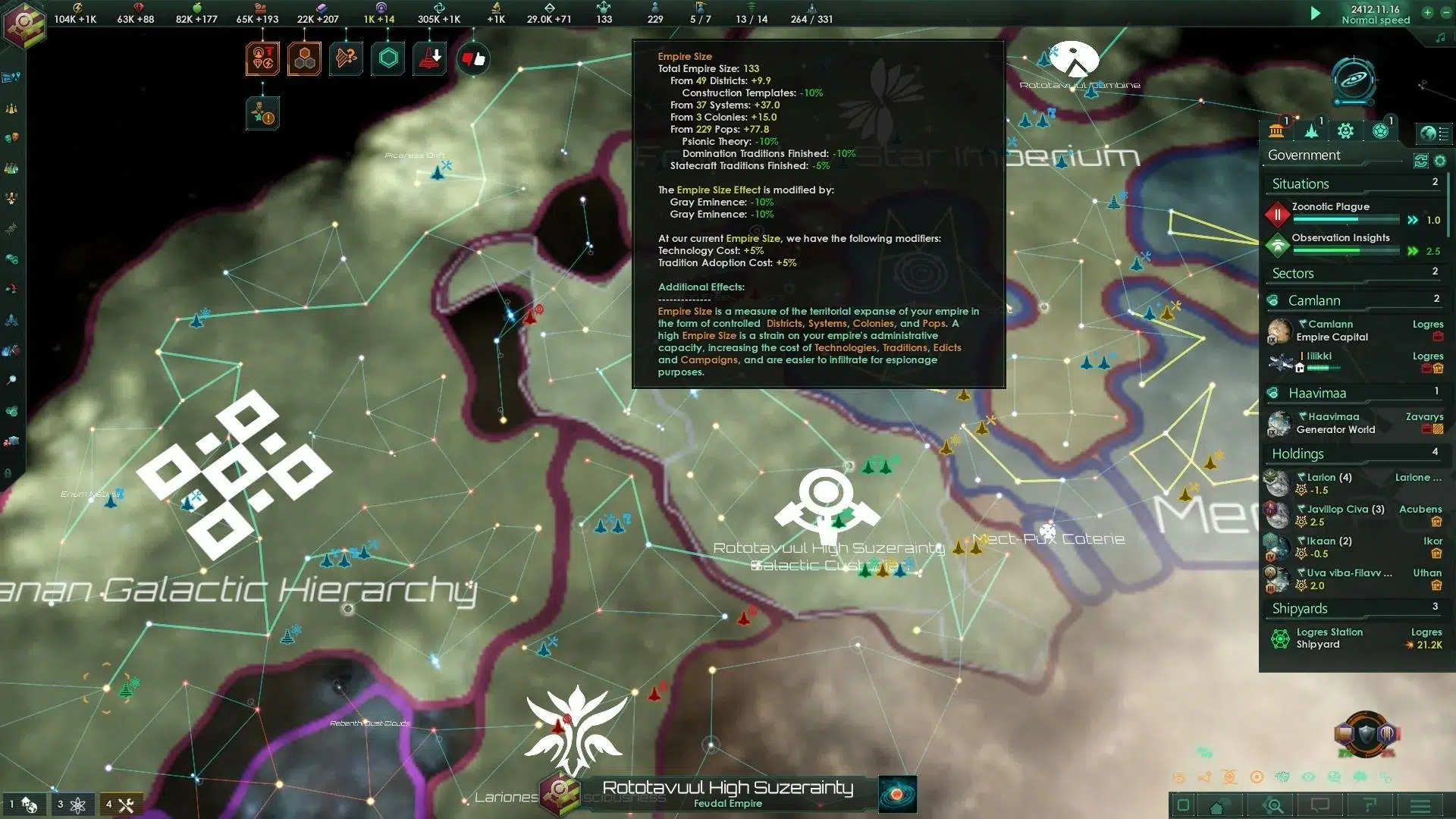The height and width of the screenshot is (819, 1456).
Task: Select the Logres Station Shipyard entry
Action: pyautogui.click(x=1329, y=638)
